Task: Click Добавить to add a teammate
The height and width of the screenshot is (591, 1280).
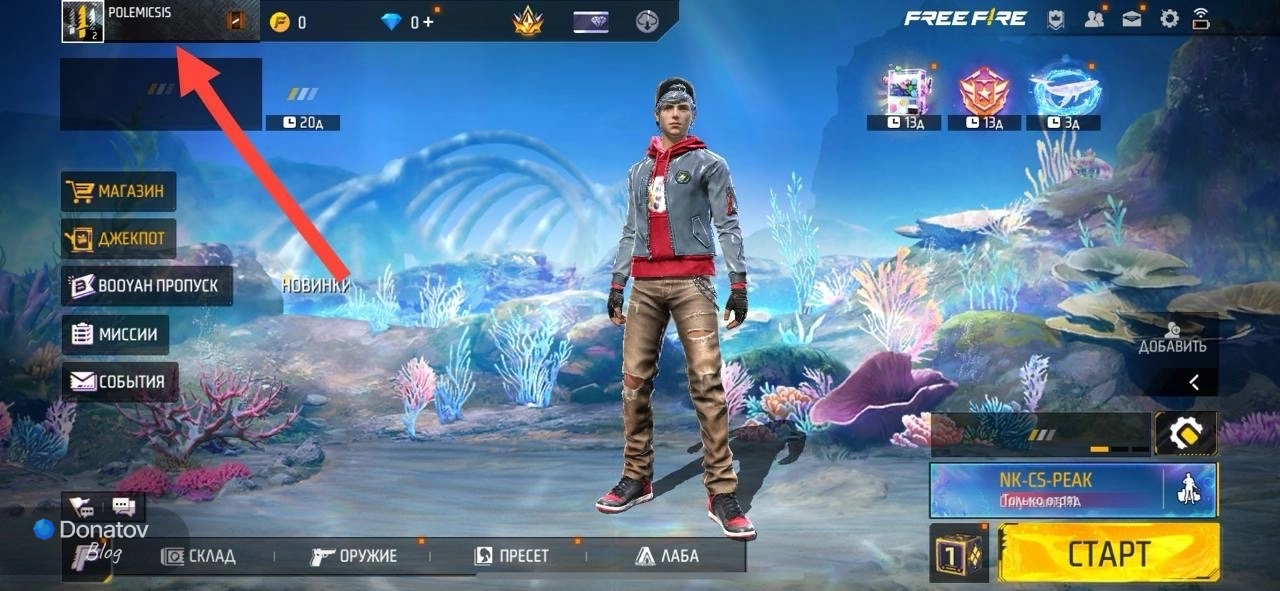Action: coord(1172,338)
